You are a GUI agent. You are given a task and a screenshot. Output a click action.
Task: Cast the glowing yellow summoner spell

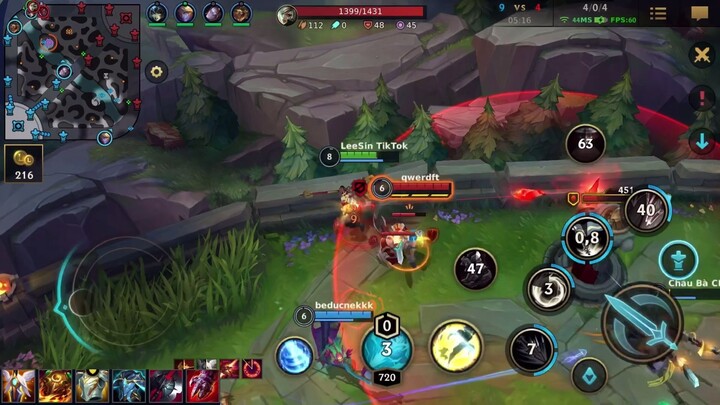(457, 346)
